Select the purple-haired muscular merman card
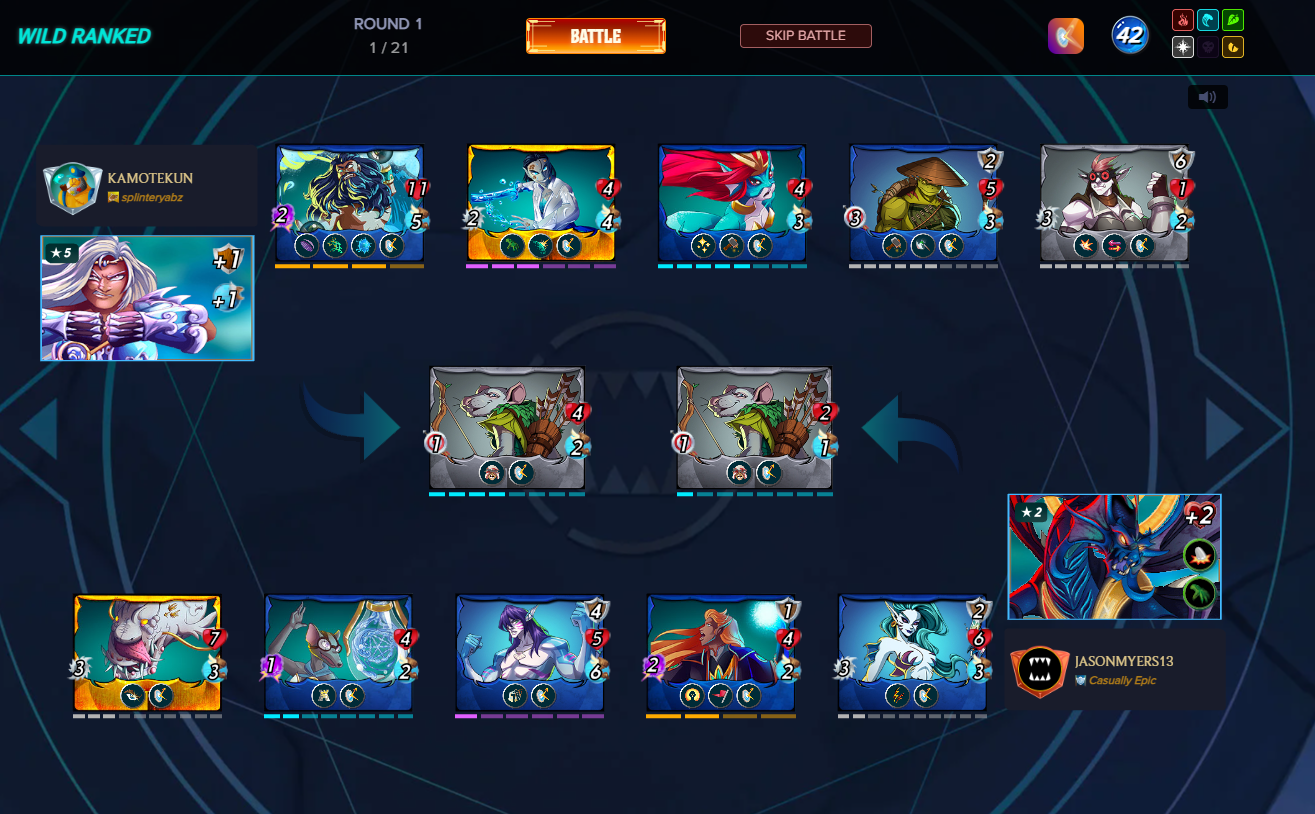 pyautogui.click(x=529, y=653)
